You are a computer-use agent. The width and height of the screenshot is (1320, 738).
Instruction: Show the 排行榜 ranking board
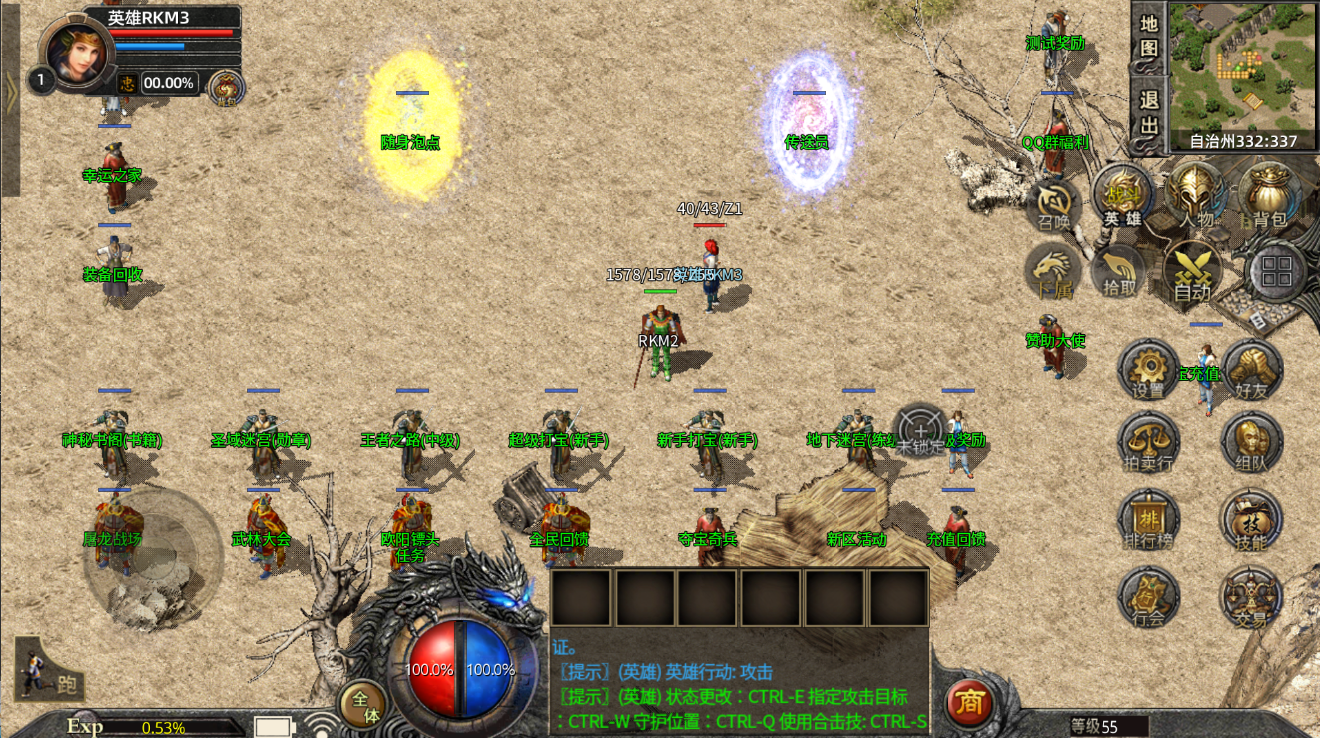pyautogui.click(x=1149, y=520)
